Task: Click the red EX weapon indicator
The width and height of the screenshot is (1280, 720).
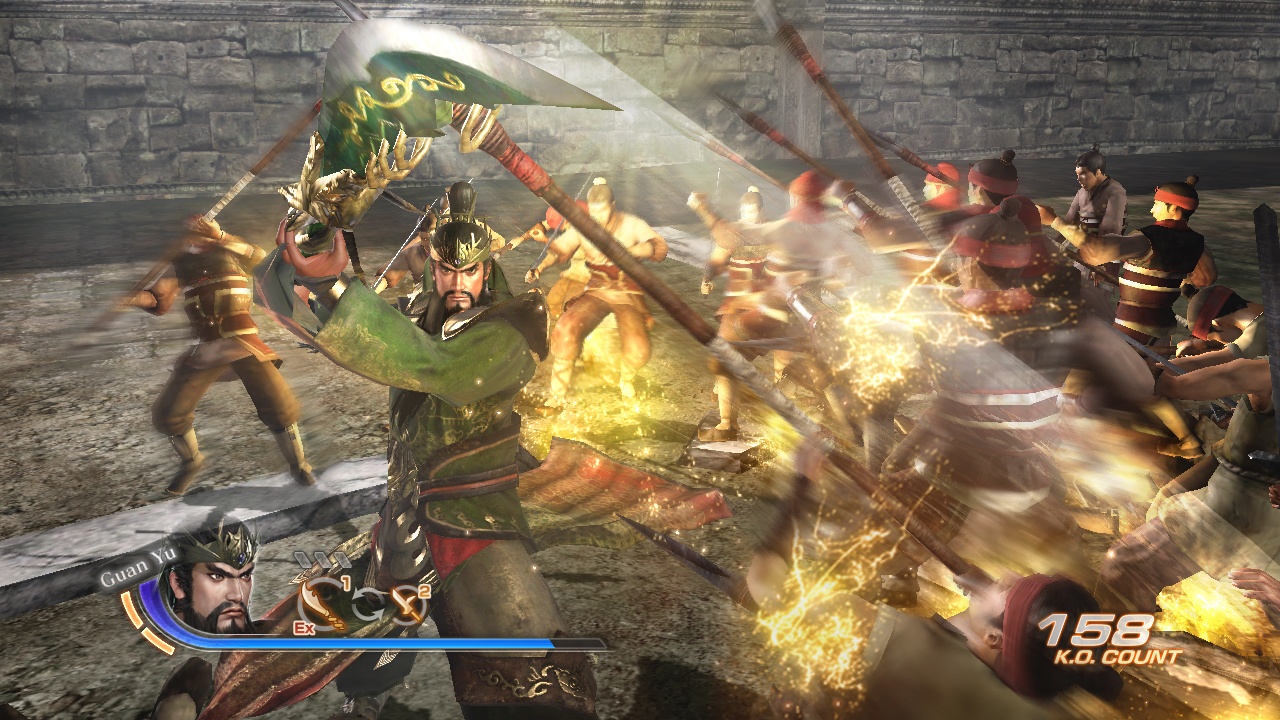Action: [302, 628]
